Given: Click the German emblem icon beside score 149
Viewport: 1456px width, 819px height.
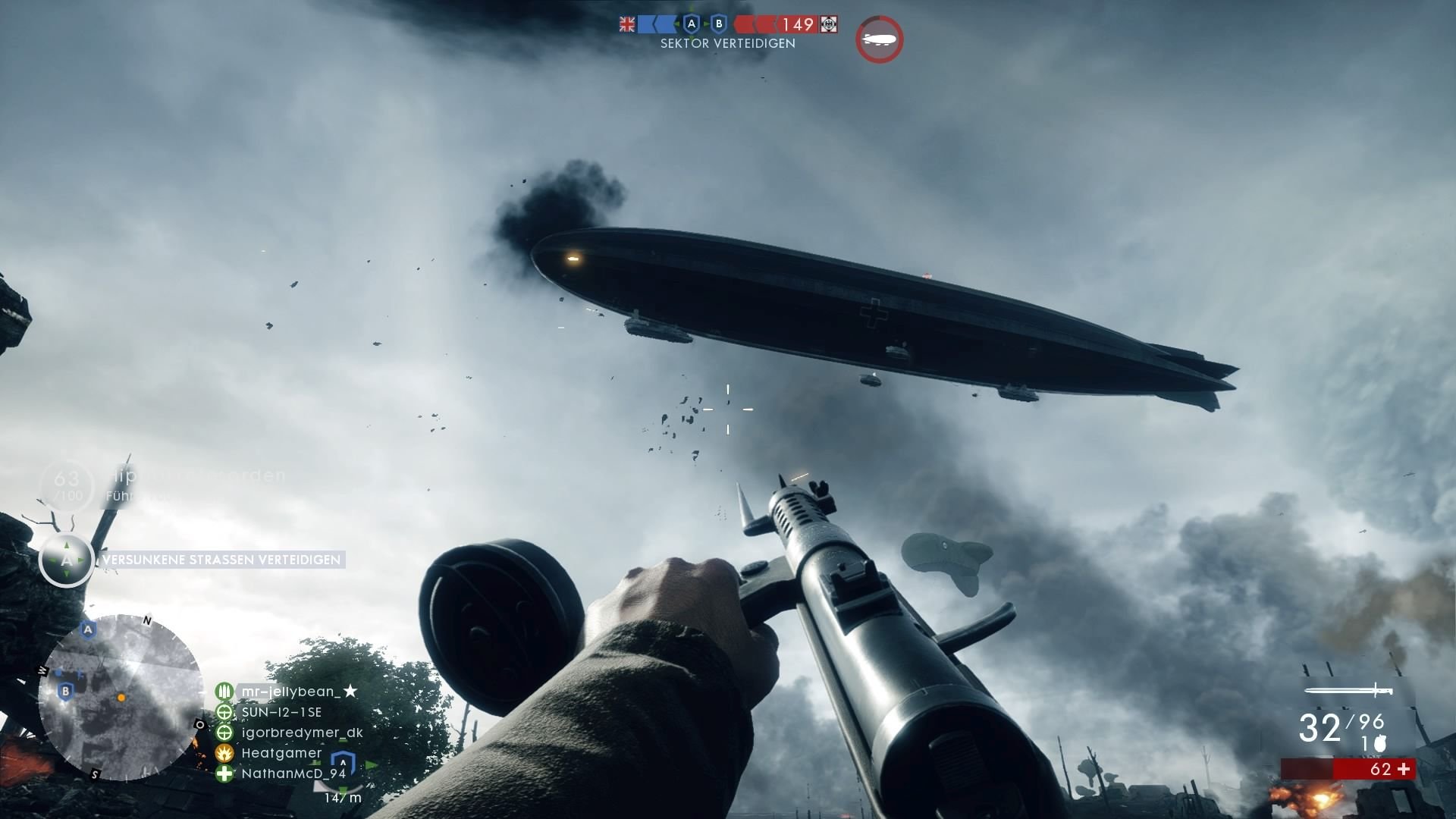Looking at the screenshot, I should pyautogui.click(x=829, y=24).
